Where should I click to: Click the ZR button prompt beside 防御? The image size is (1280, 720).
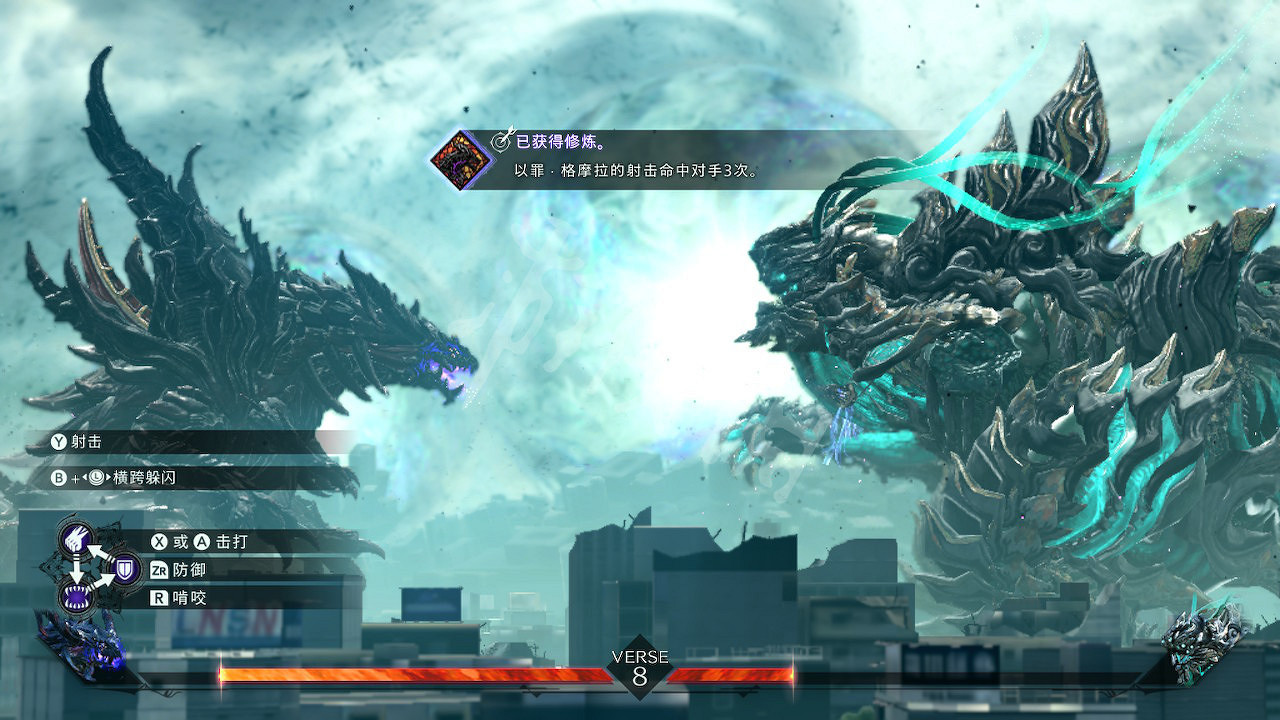point(159,570)
